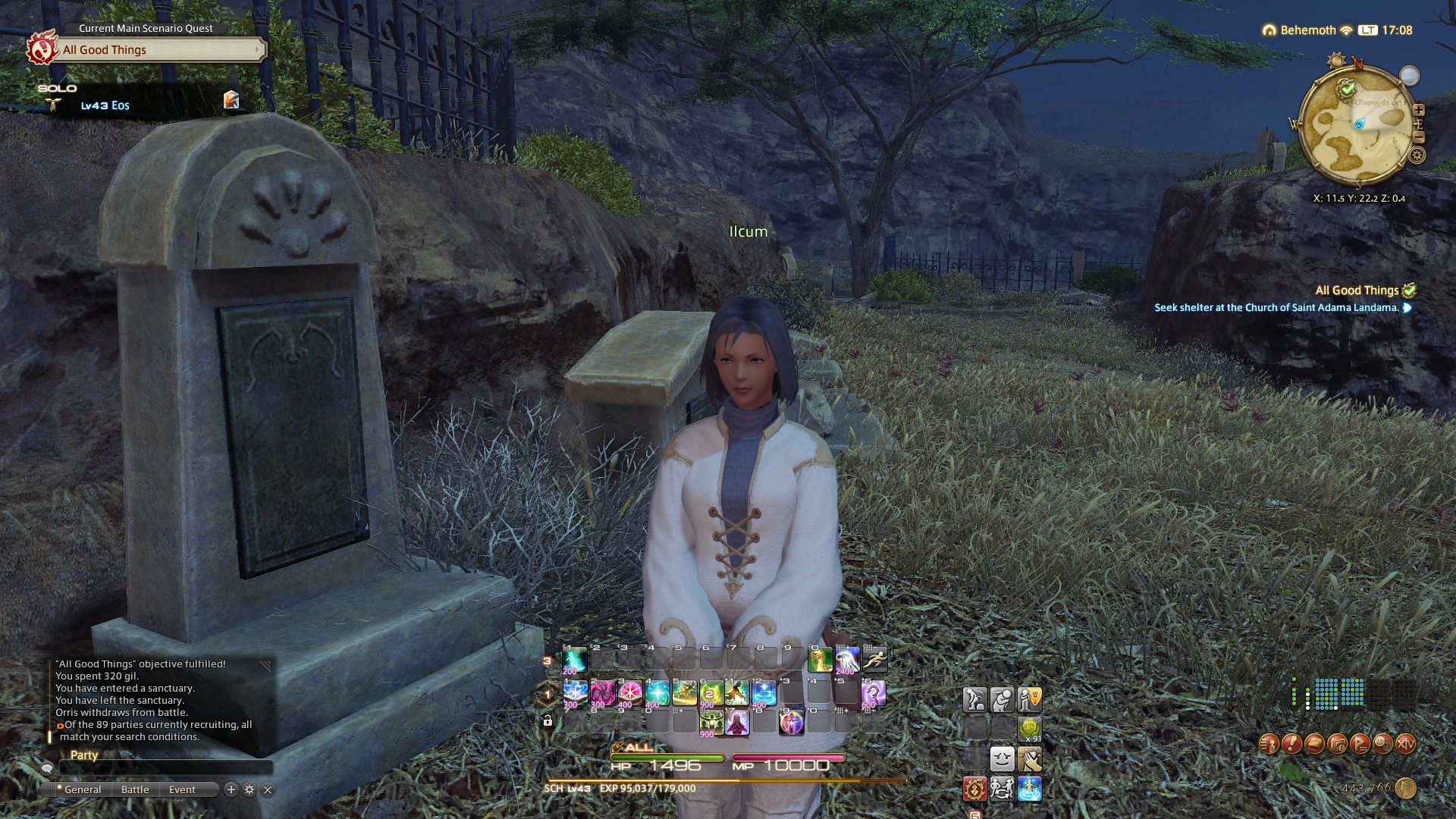1456x819 pixels.
Task: Activate the purple staff ability
Action: (x=873, y=692)
